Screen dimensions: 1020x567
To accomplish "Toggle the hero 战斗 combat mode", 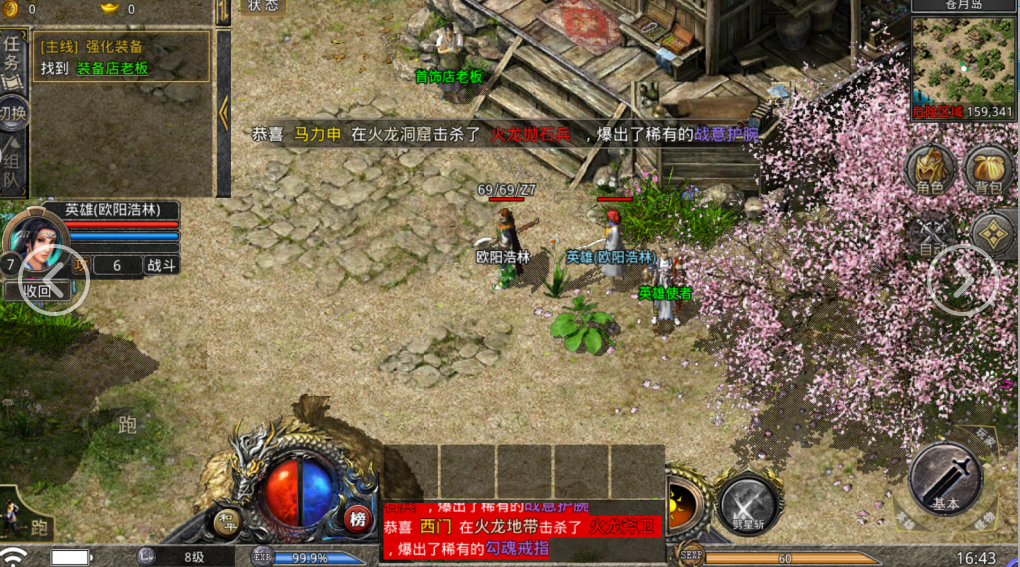I will [162, 265].
